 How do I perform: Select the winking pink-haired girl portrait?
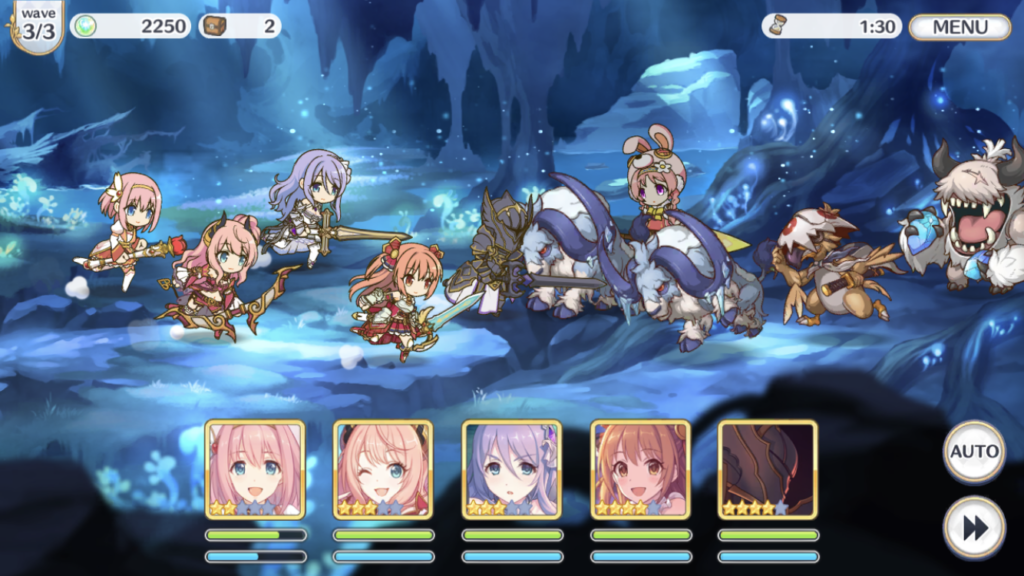point(383,469)
